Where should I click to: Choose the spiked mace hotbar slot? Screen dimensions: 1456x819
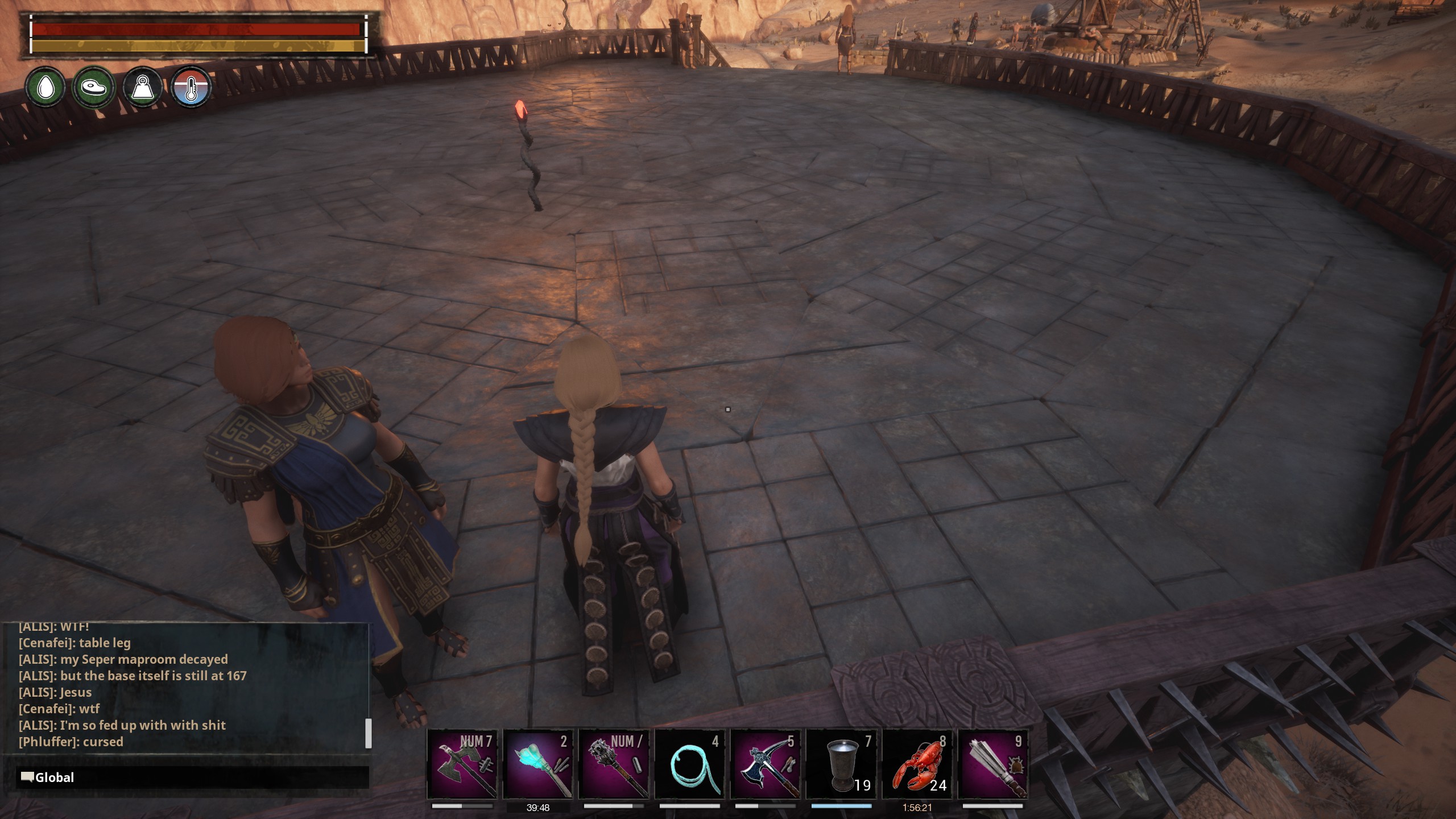614,764
